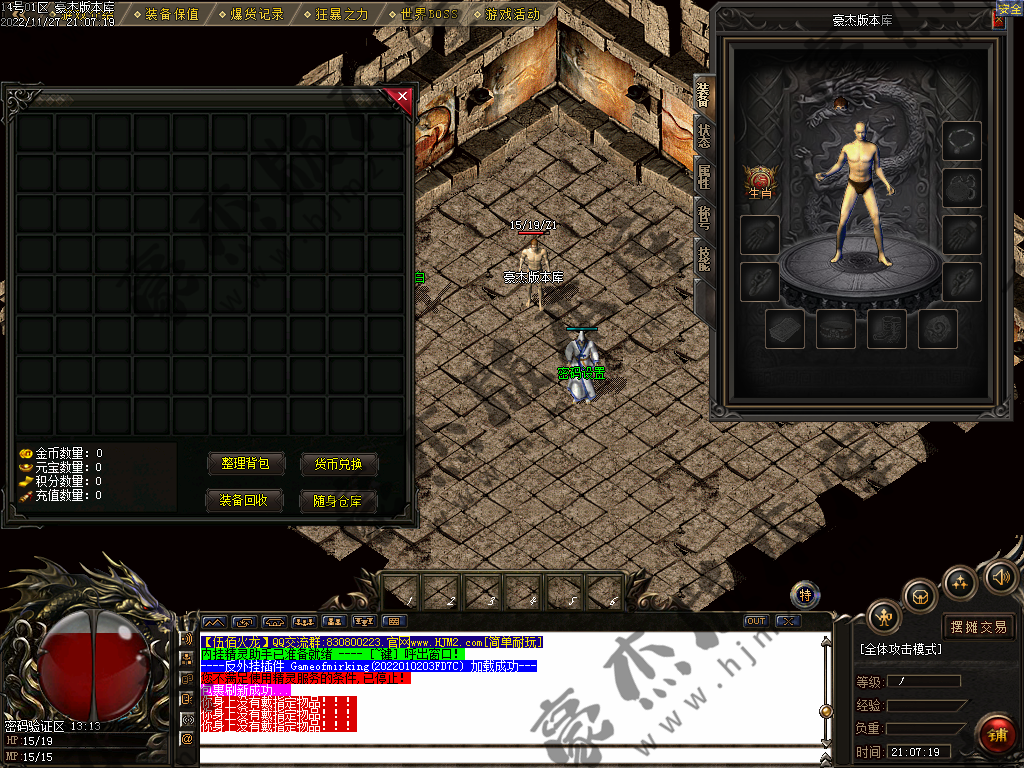The image size is (1024, 768).
Task: Toggle the speaker sound icon
Action: [x=1000, y=577]
